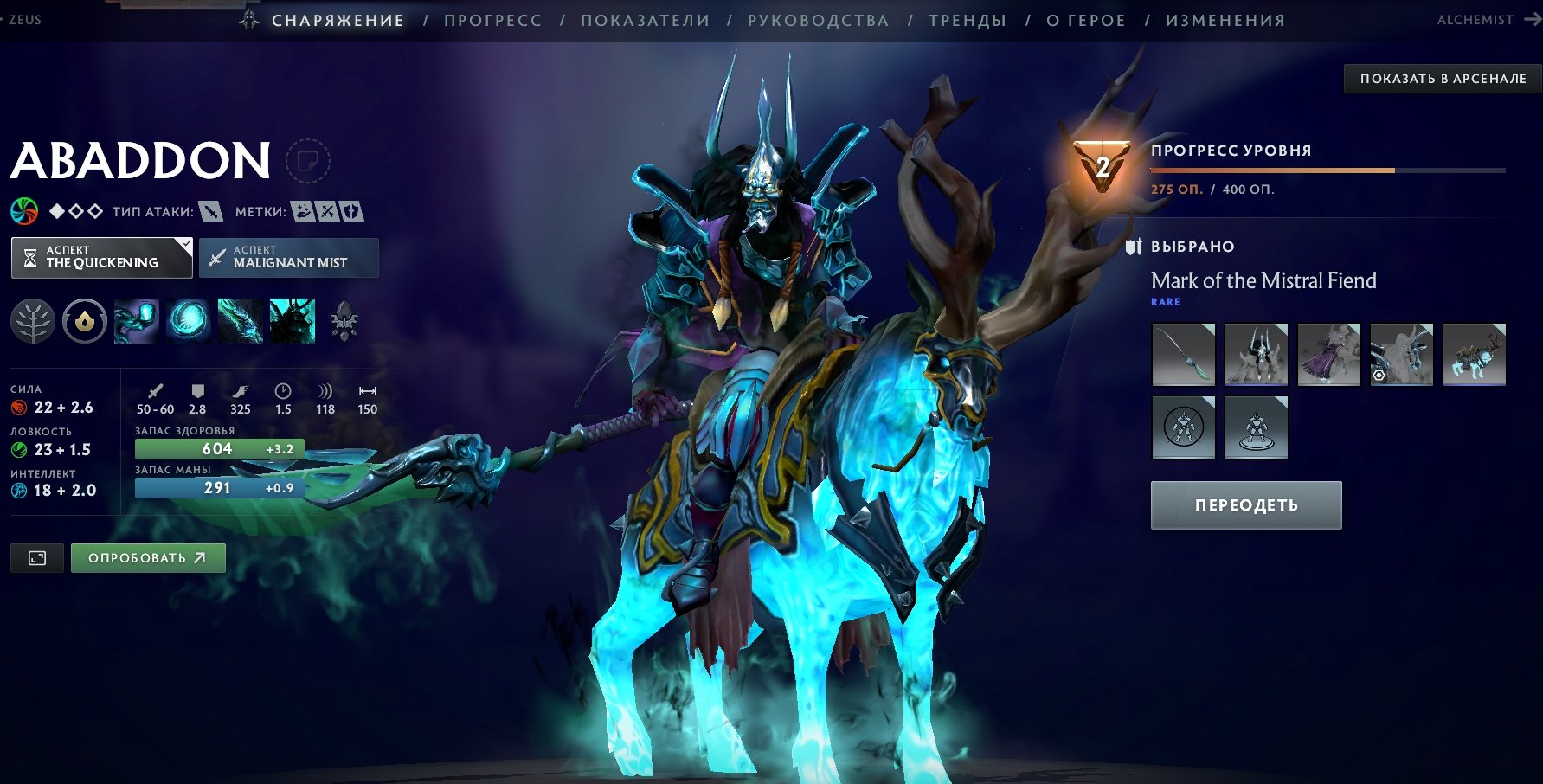1543x784 pixels.
Task: Select the Aphotic Shield ability icon
Action: coord(189,322)
